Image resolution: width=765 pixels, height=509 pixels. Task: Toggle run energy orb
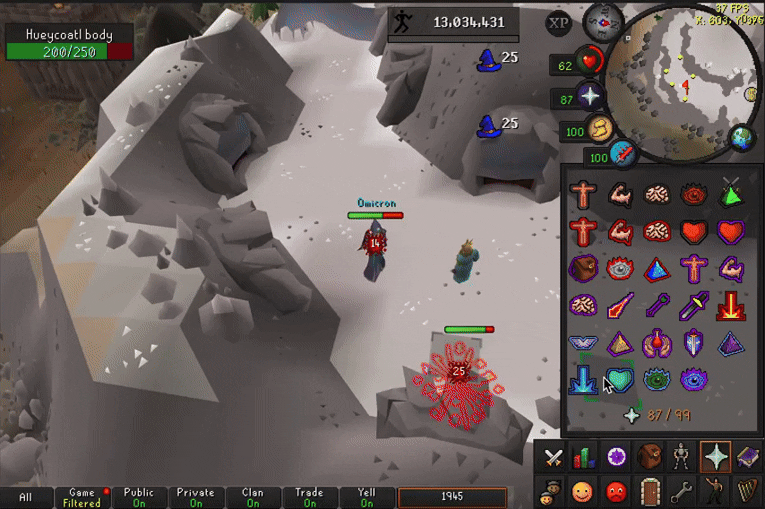tap(603, 128)
